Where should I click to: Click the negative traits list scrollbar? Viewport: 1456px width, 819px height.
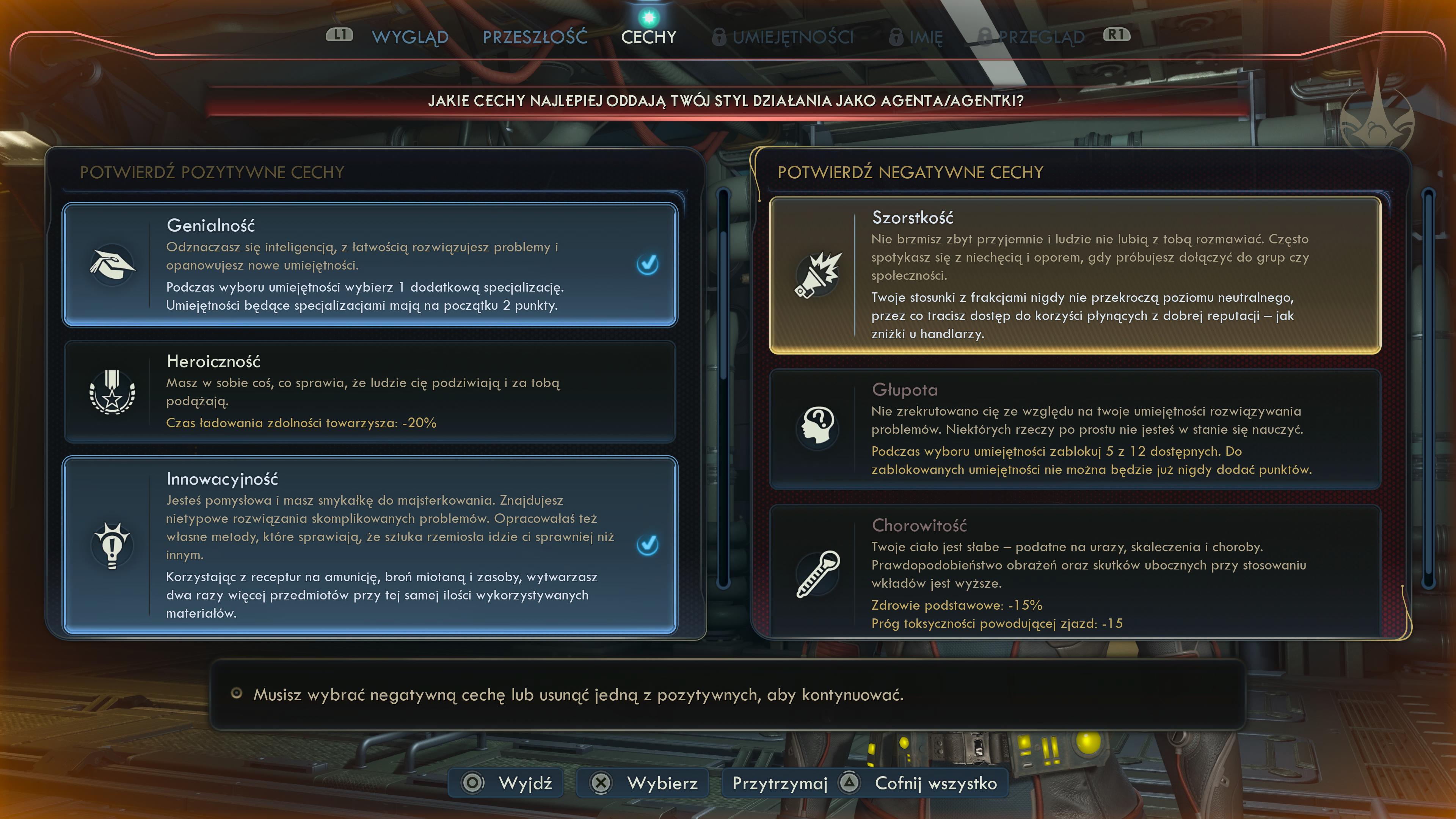[x=1428, y=390]
